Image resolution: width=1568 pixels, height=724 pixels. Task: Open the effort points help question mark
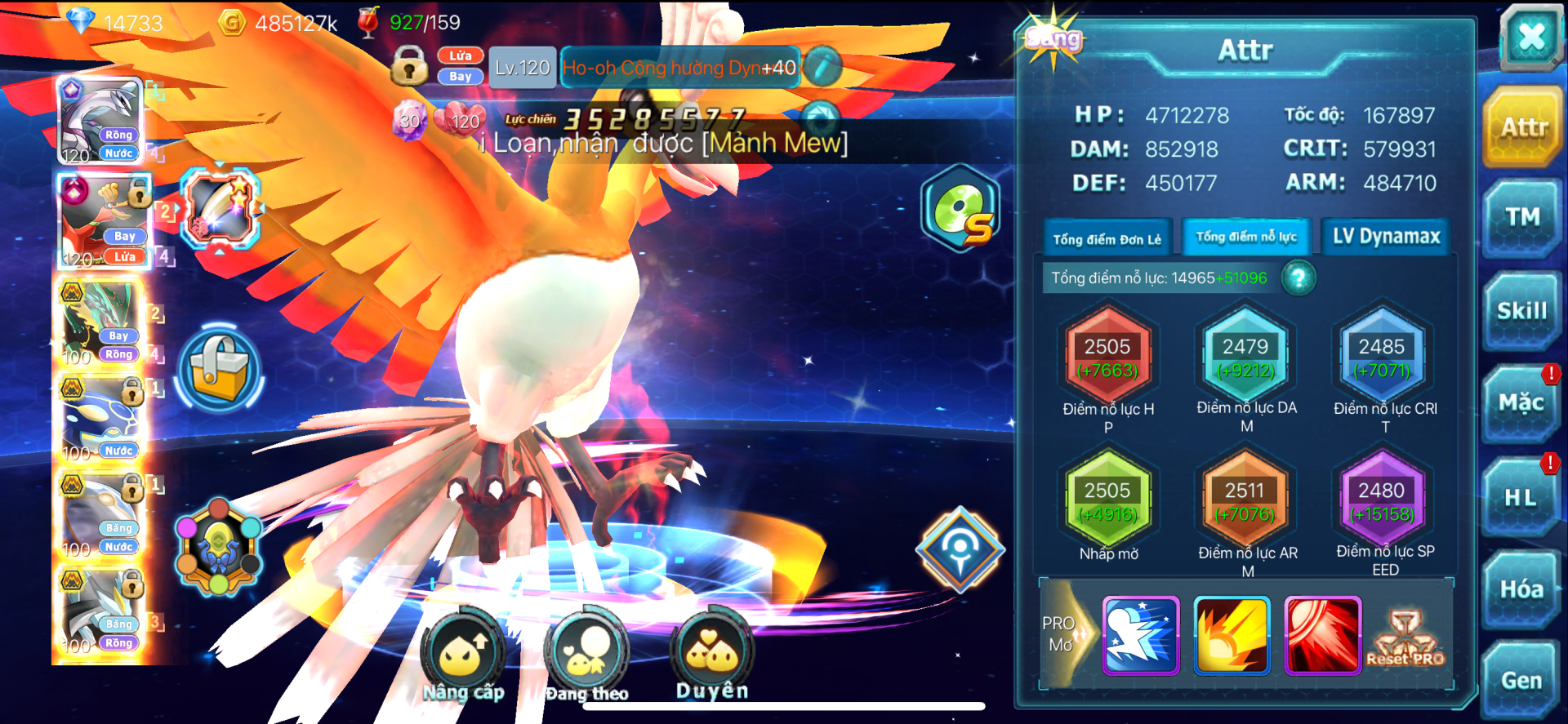pyautogui.click(x=1298, y=278)
